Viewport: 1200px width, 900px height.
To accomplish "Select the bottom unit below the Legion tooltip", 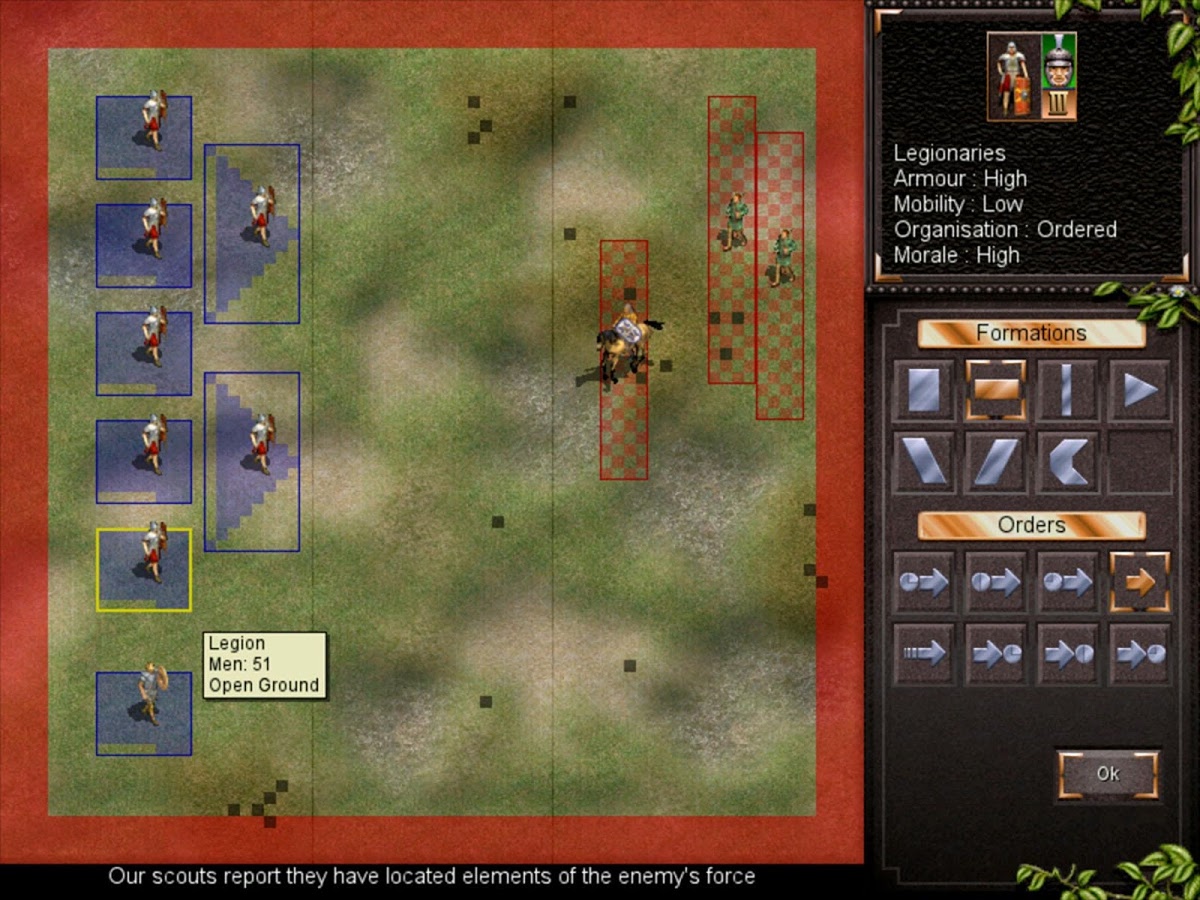I will coord(144,713).
